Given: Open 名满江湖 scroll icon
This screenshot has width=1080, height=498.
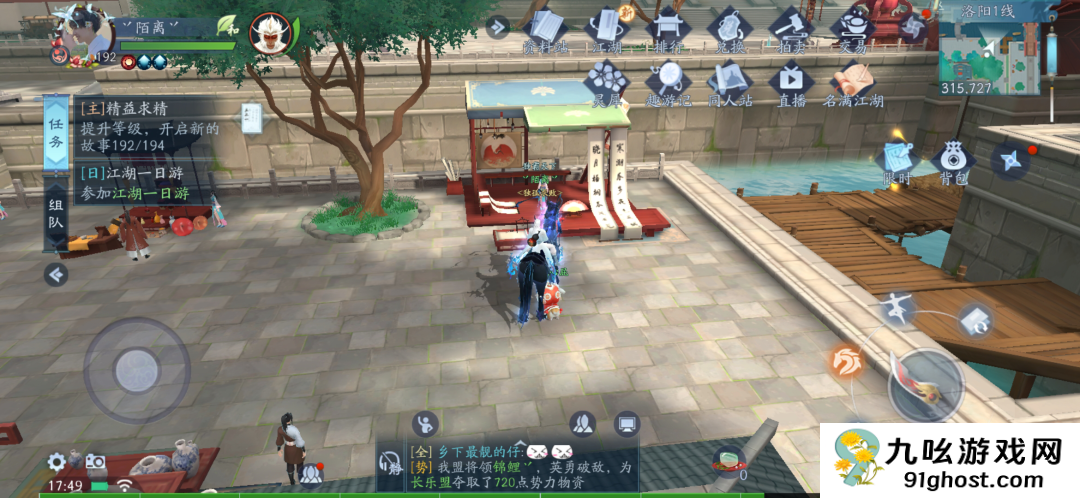Looking at the screenshot, I should pos(852,82).
